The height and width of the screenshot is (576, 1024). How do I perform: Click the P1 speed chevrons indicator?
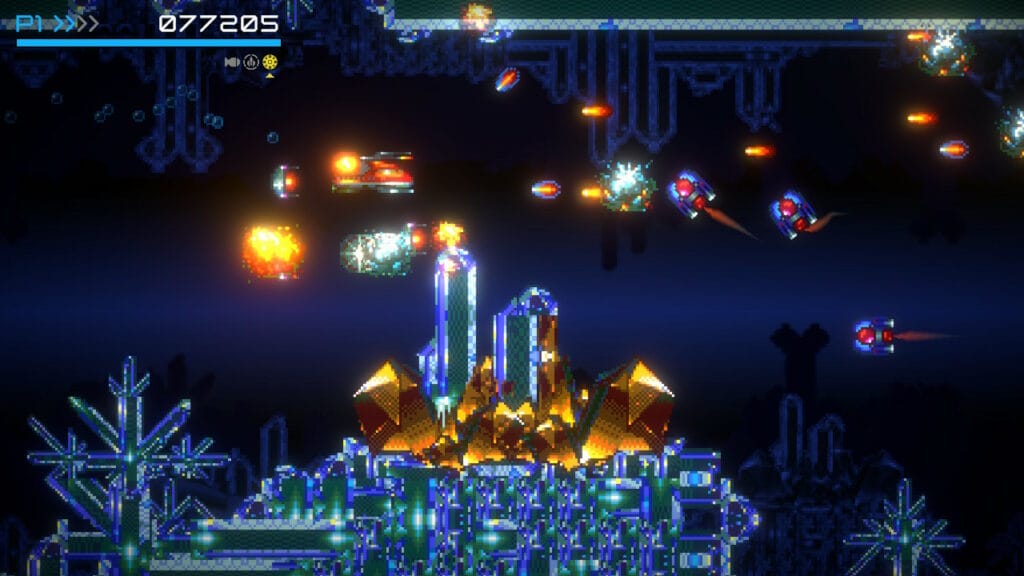75,23
